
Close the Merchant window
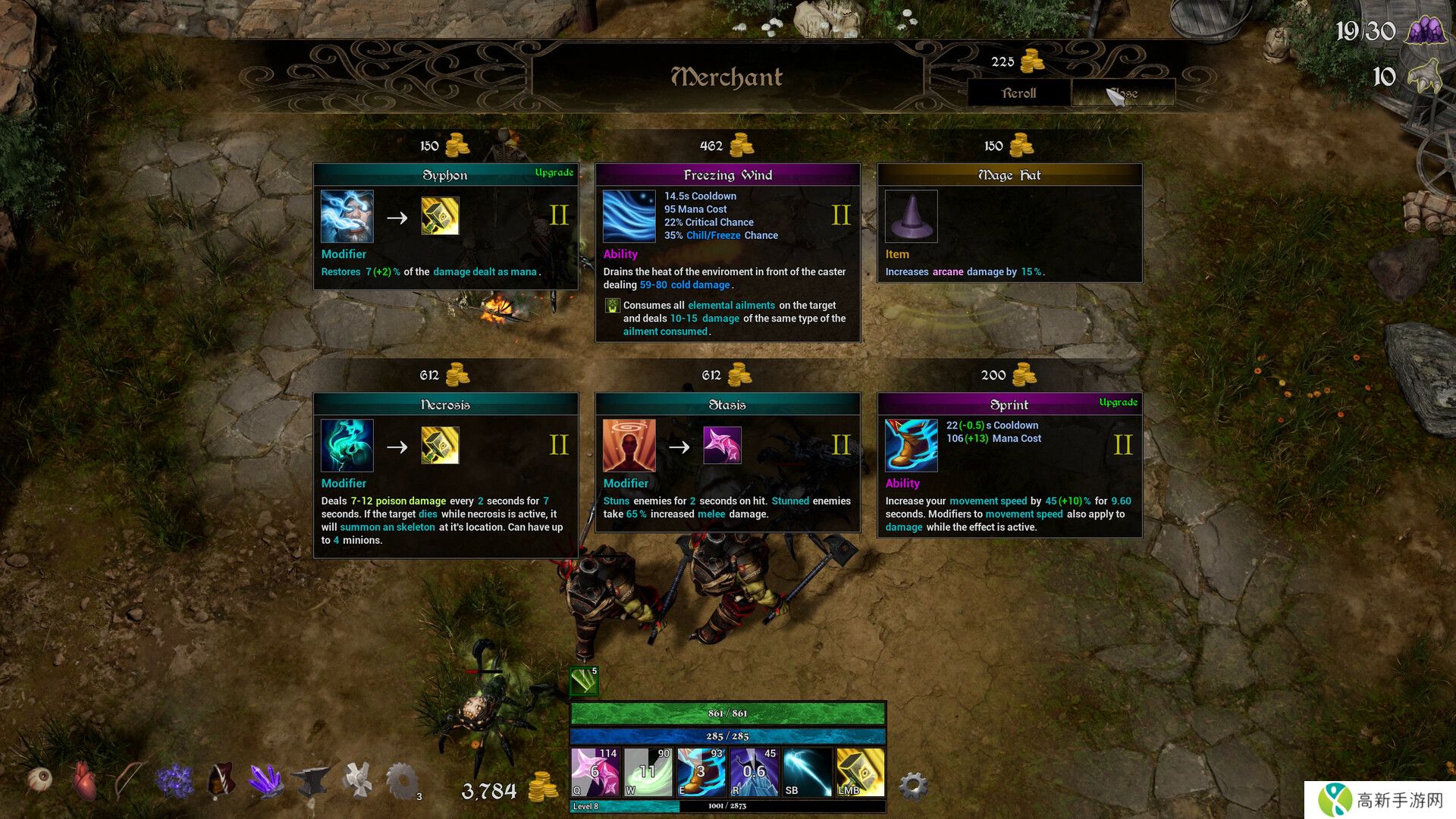pos(1123,93)
